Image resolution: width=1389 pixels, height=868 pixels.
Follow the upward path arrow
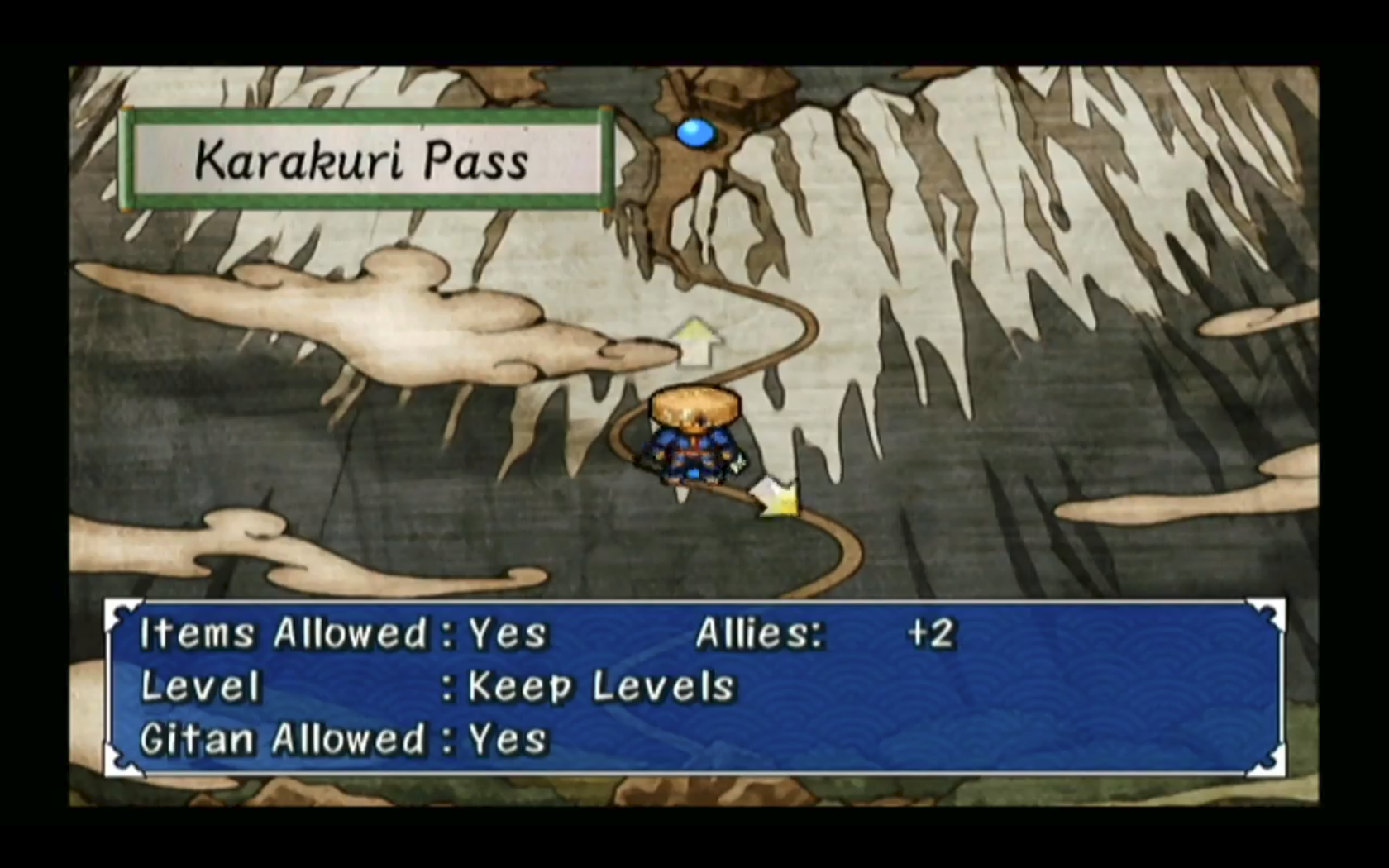coord(694,341)
